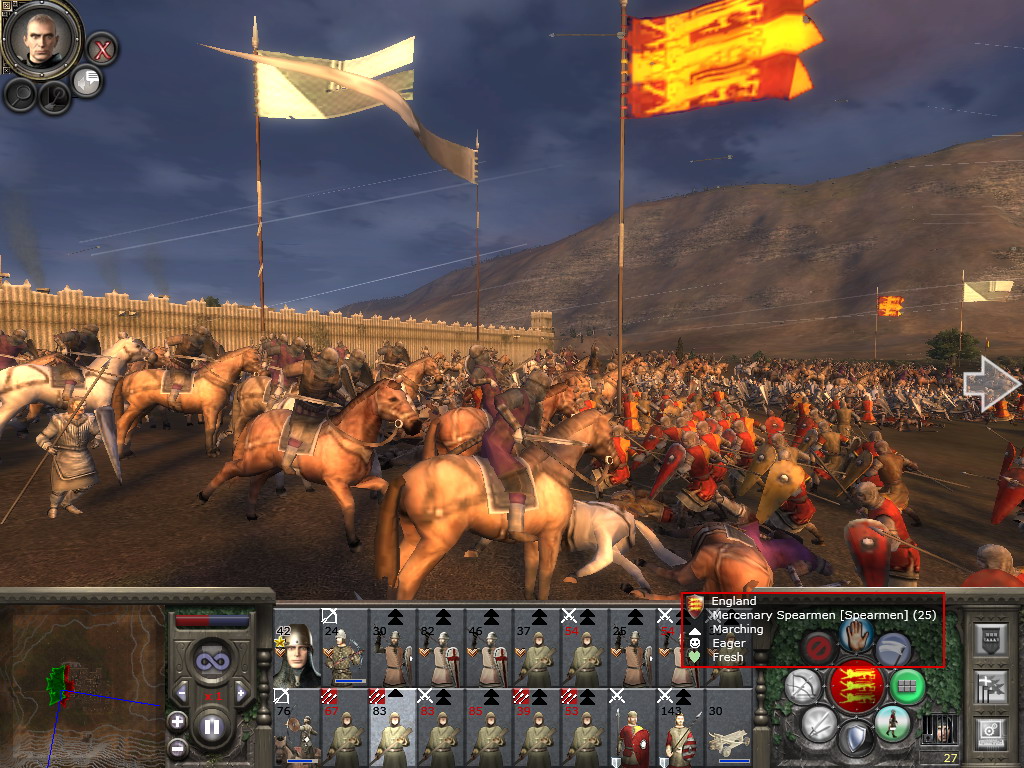
Task: Select the mounted unit card with 76 men
Action: click(x=297, y=727)
